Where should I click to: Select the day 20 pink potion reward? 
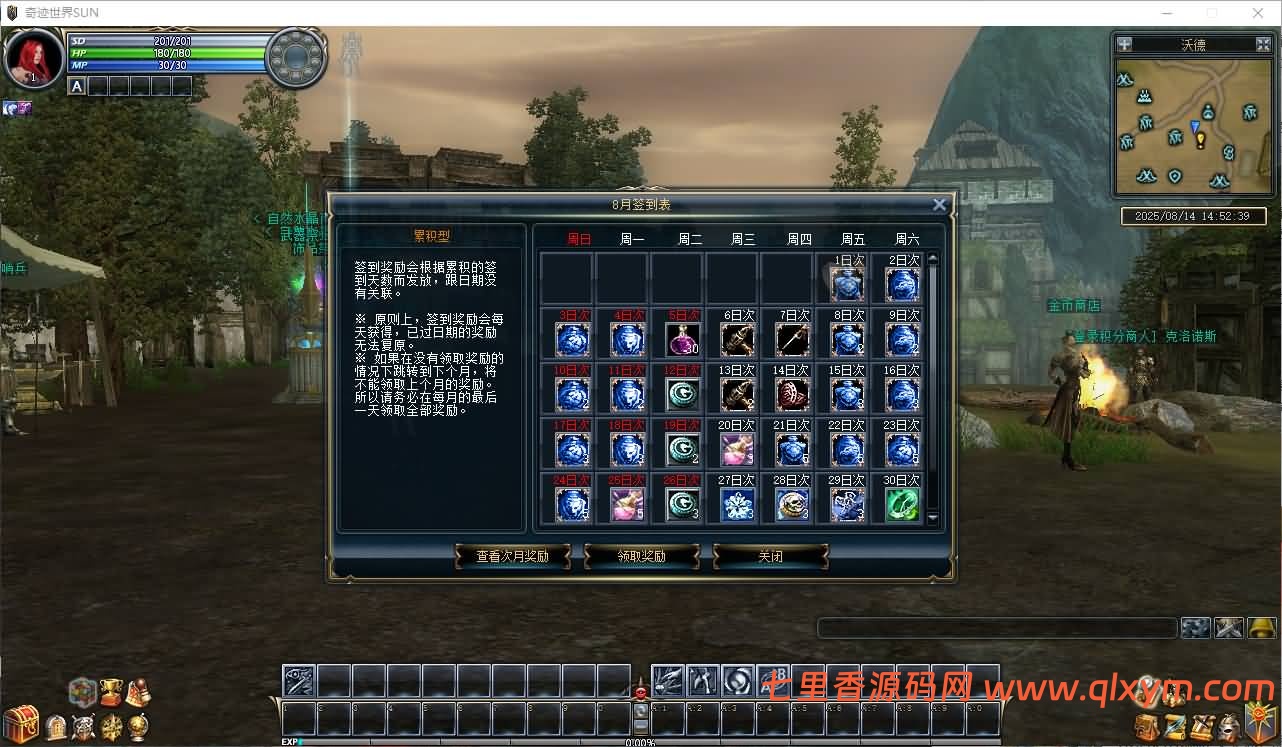737,449
